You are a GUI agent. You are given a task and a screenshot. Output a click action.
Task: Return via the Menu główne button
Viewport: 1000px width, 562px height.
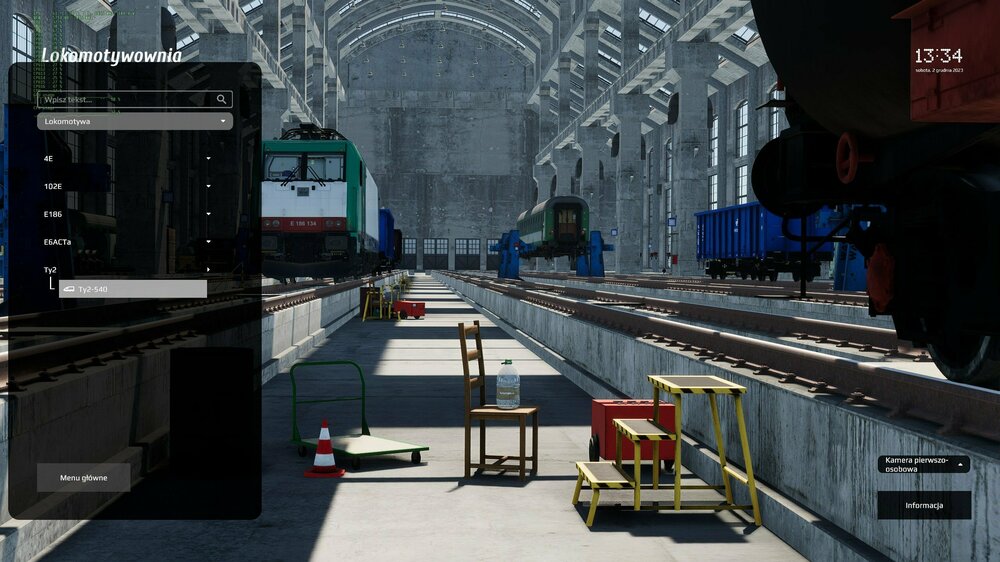(84, 477)
